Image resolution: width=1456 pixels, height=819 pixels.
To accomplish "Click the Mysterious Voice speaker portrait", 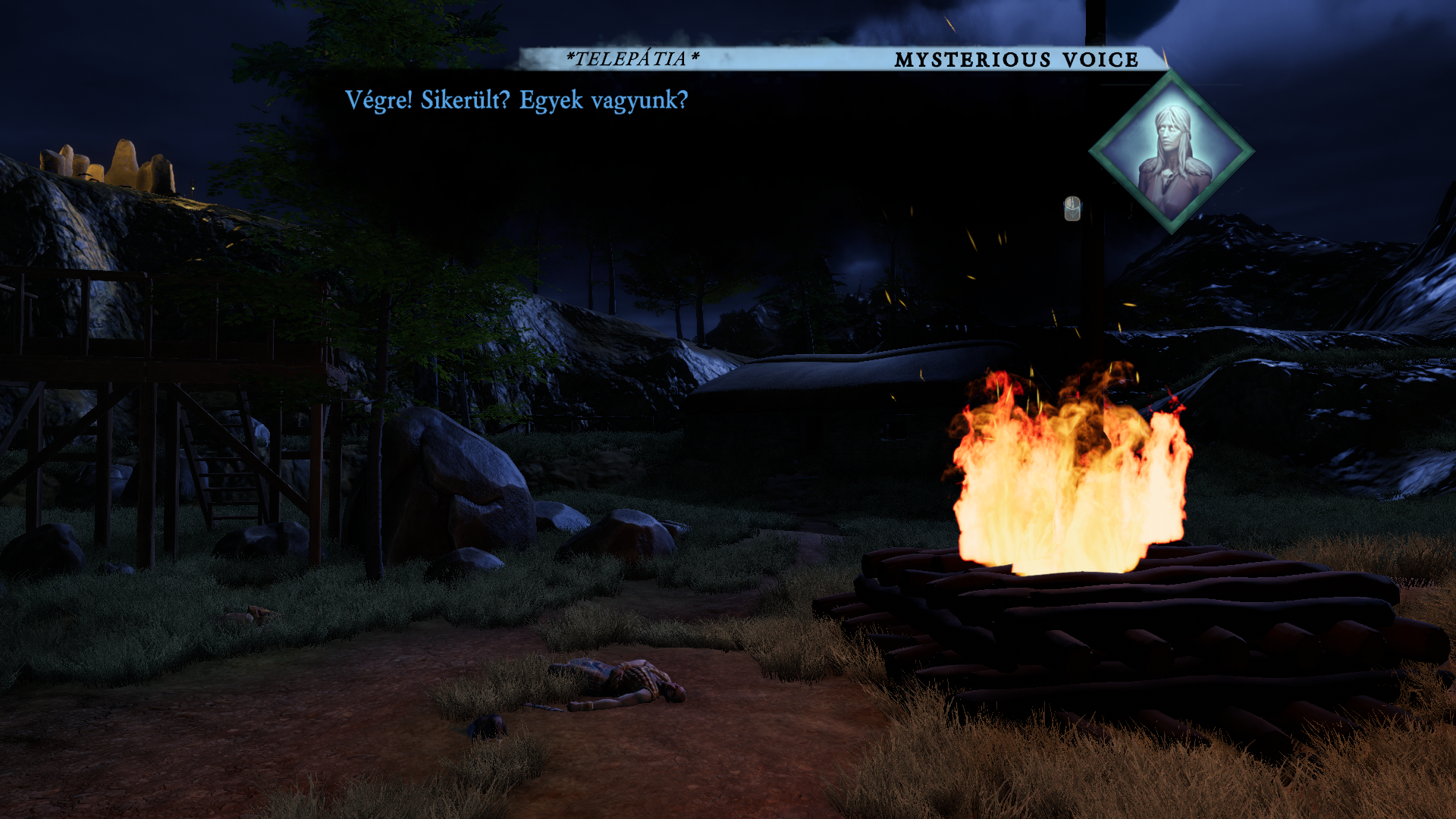I will click(1172, 152).
